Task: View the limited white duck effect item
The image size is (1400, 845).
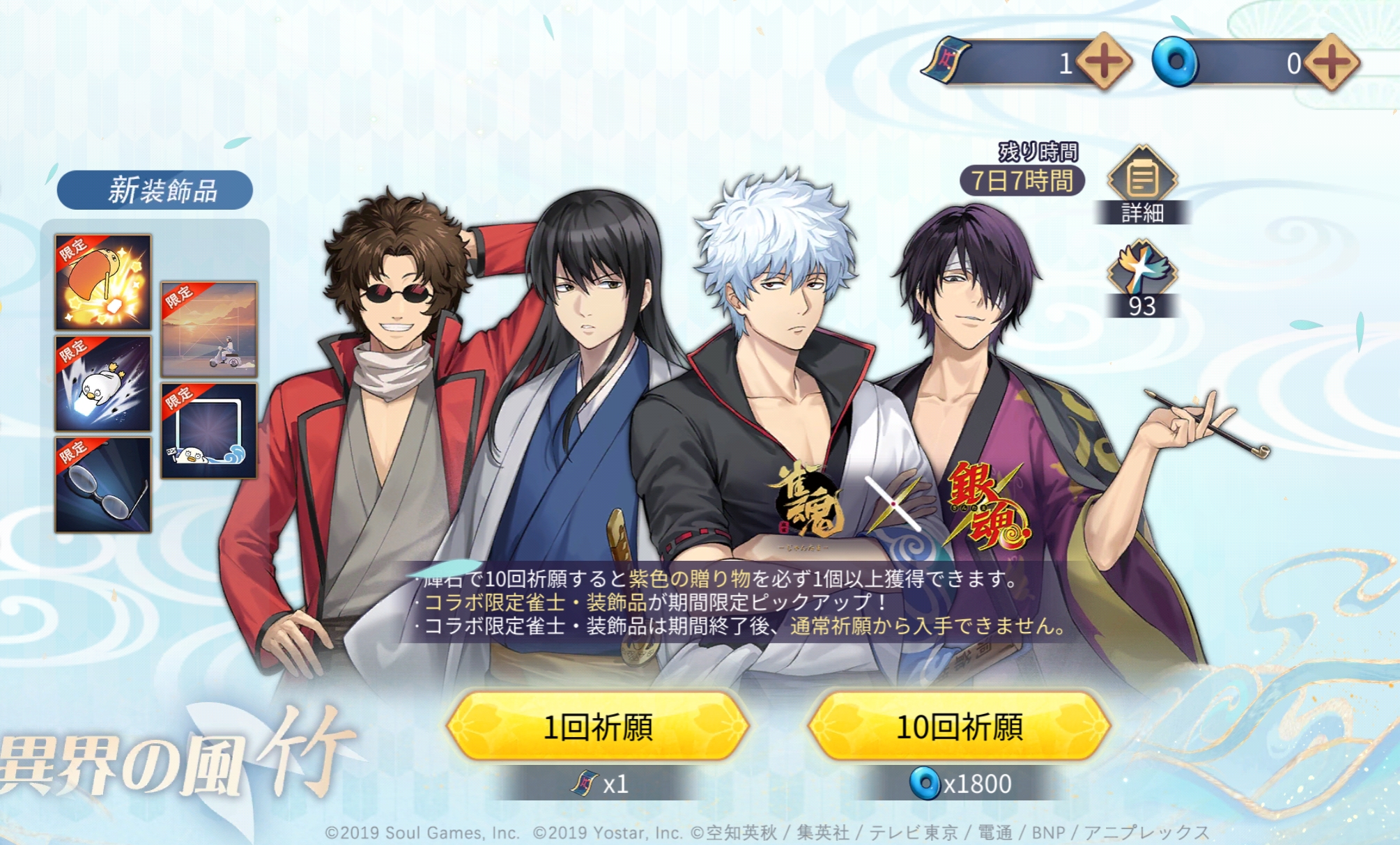Action: [103, 384]
